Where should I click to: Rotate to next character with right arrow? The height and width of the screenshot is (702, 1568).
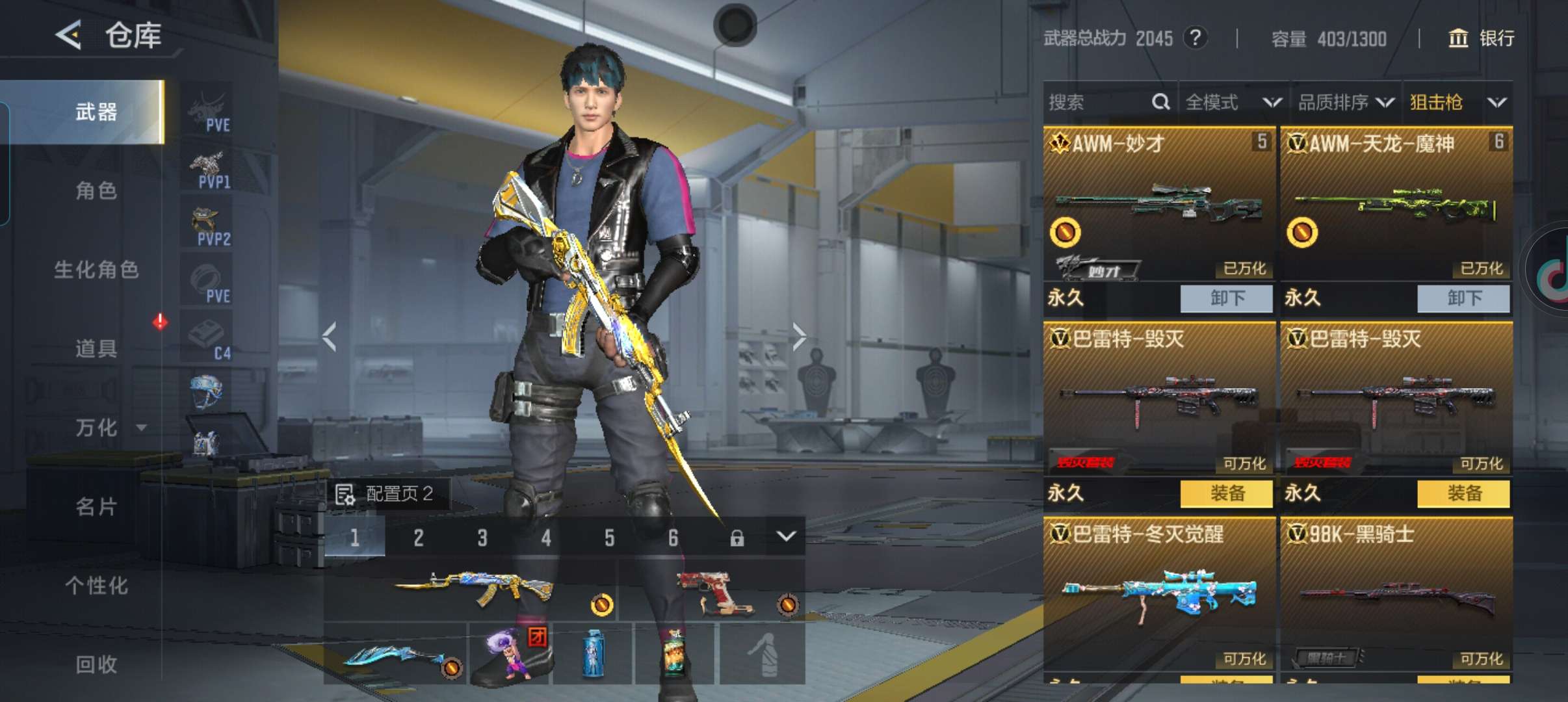click(x=799, y=337)
